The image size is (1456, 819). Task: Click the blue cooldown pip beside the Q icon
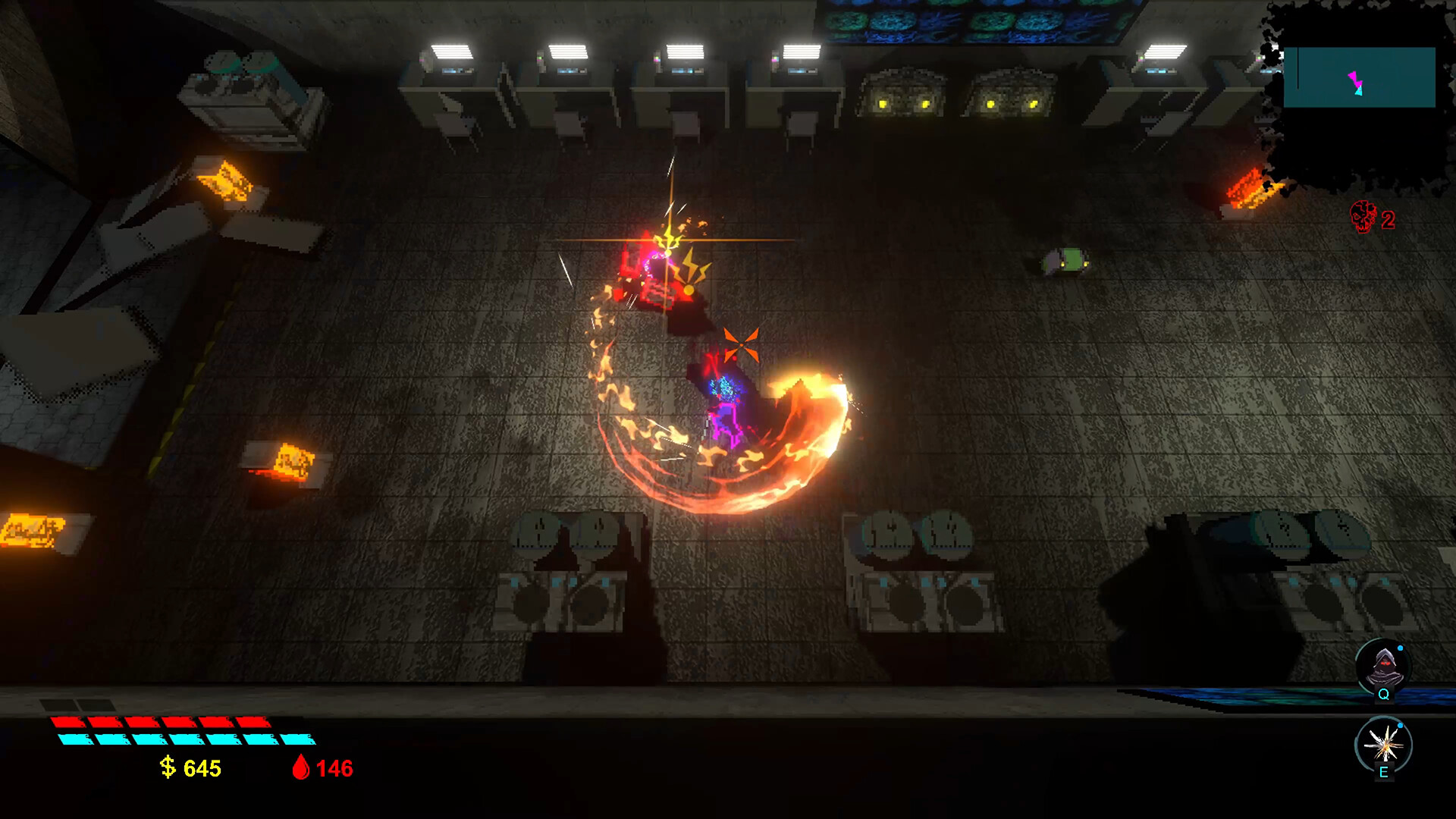point(1399,649)
